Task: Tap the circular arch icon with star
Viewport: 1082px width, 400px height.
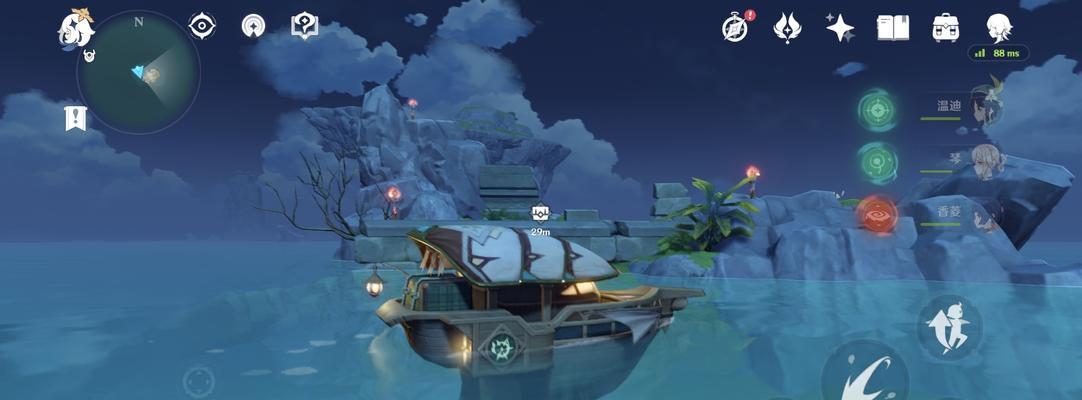Action: [x=253, y=26]
